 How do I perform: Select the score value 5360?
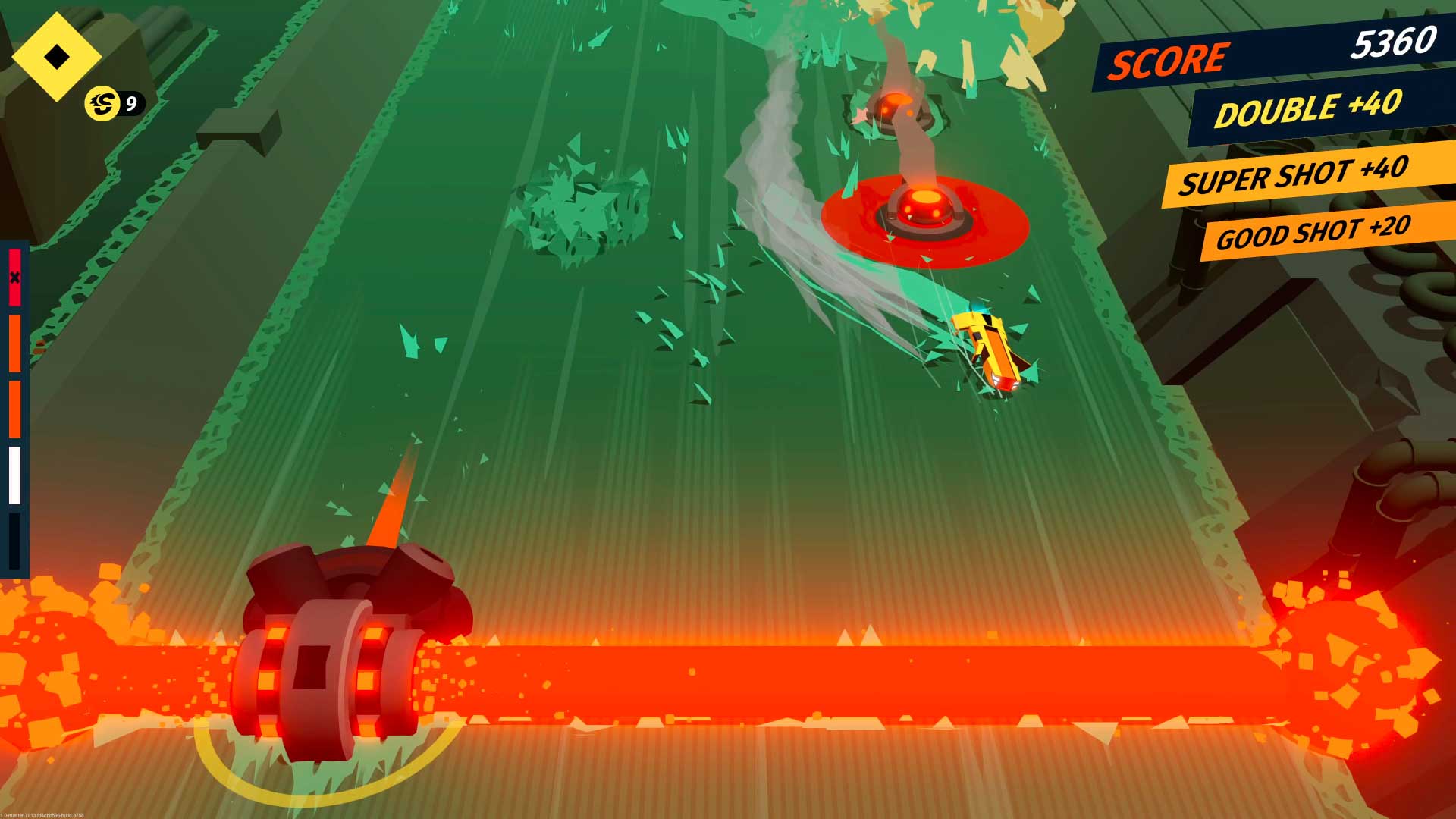1394,47
